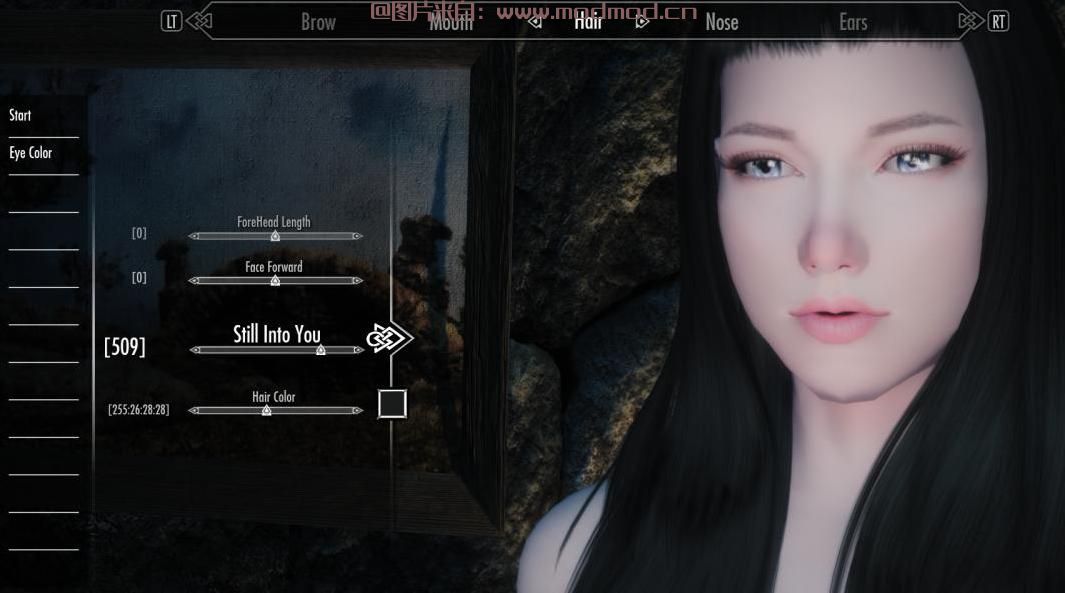
Task: Switch to the Brow tab
Action: [x=318, y=22]
